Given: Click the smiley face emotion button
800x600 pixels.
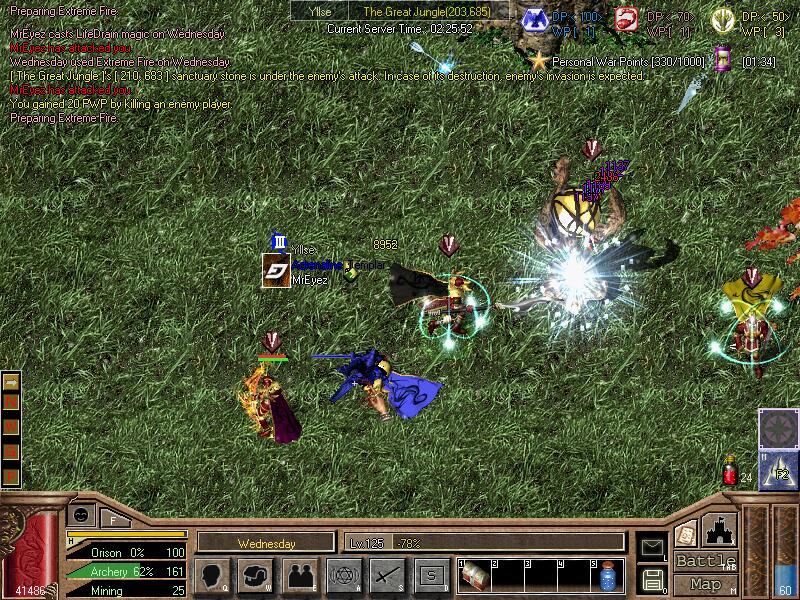Looking at the screenshot, I should [x=80, y=514].
